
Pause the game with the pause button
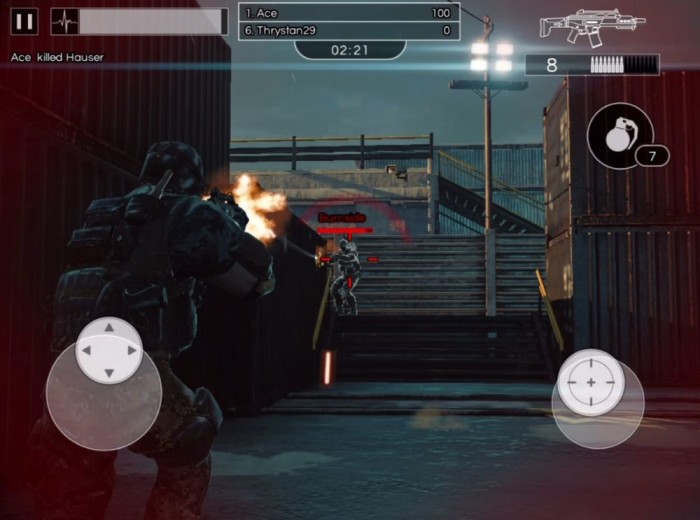[25, 21]
